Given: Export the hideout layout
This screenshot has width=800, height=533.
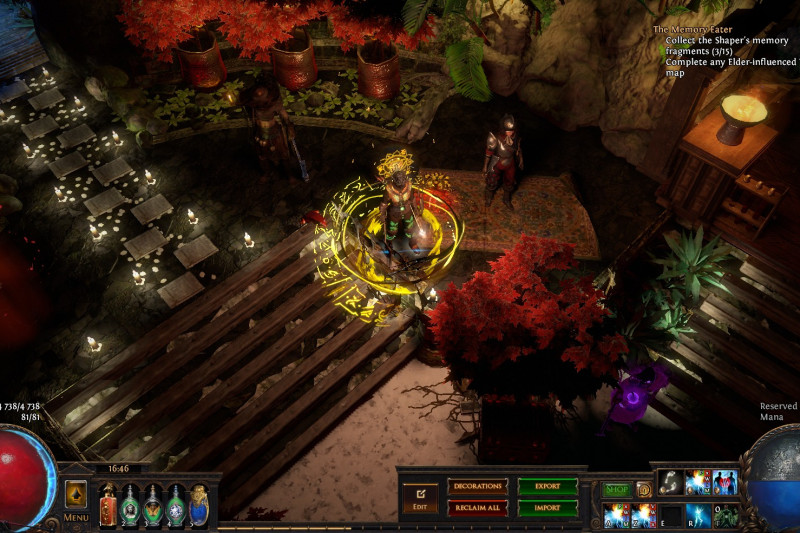Looking at the screenshot, I should 547,486.
